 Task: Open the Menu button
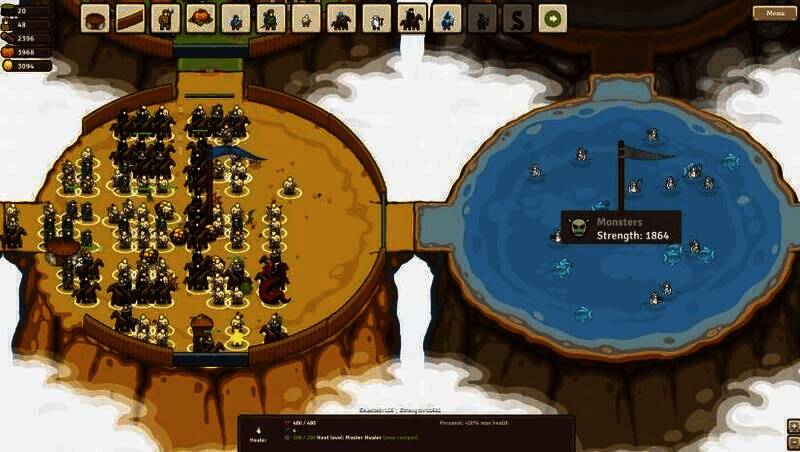coord(775,13)
